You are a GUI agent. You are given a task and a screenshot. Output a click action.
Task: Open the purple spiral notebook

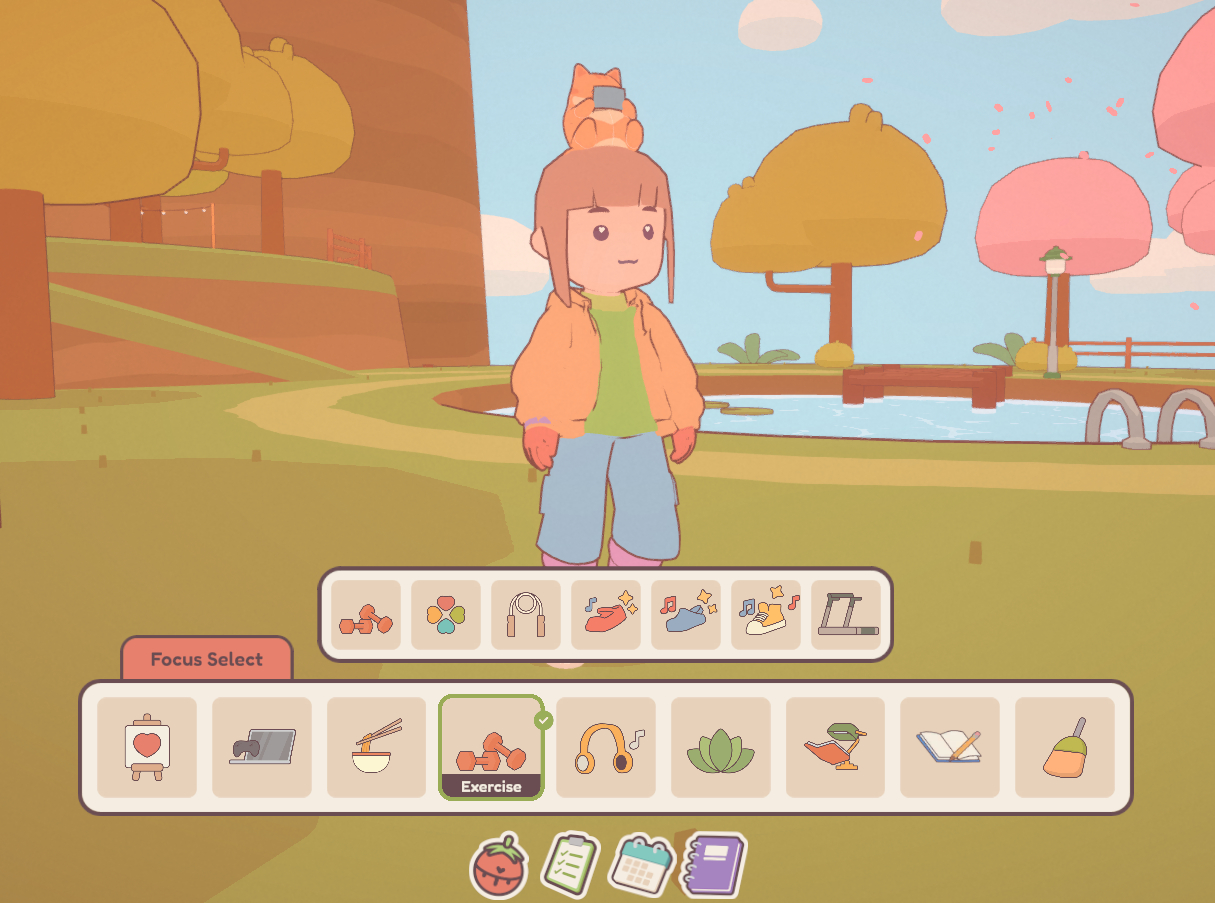click(x=714, y=864)
